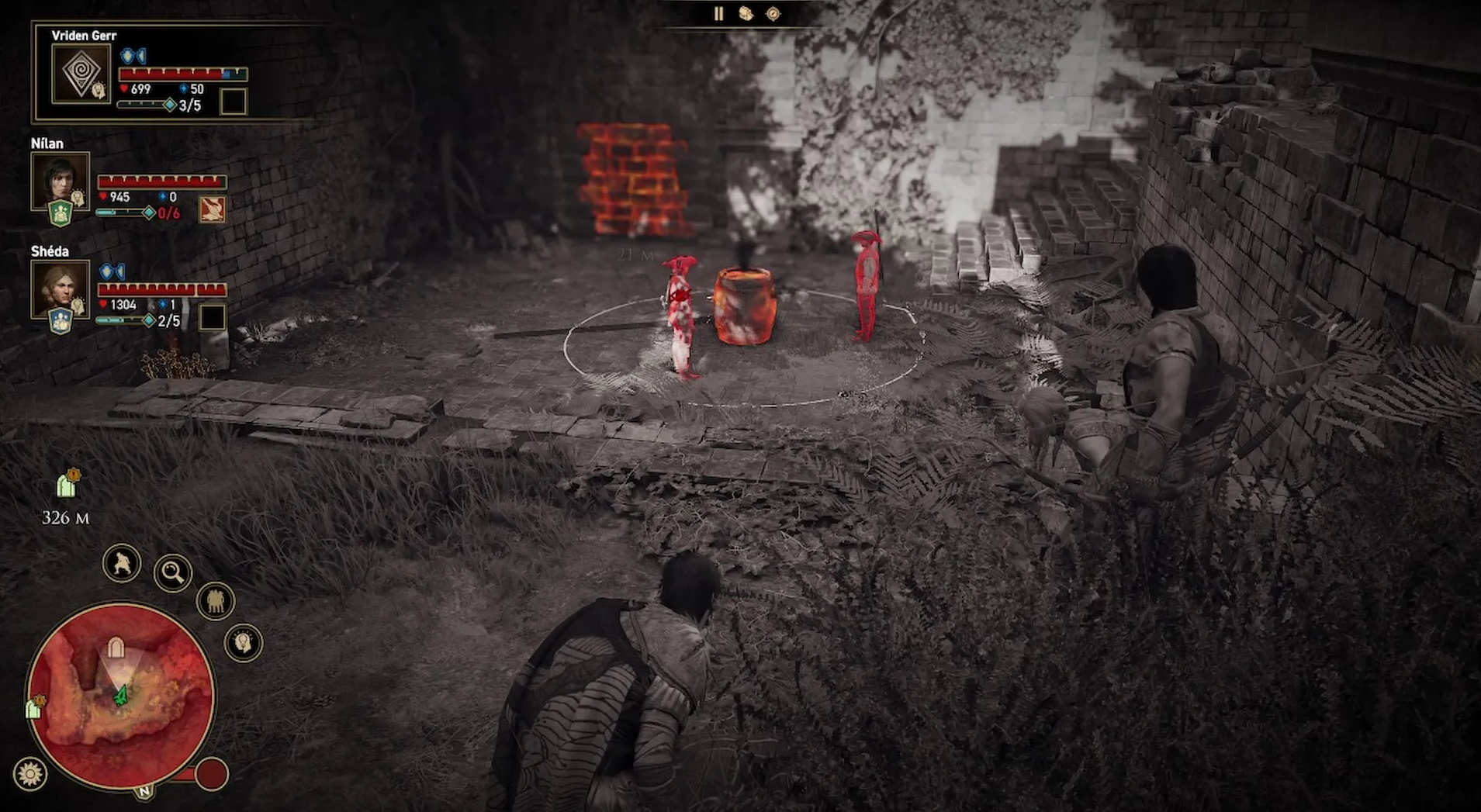Click the party group silhouette button
The height and width of the screenshot is (812, 1481).
tap(216, 601)
